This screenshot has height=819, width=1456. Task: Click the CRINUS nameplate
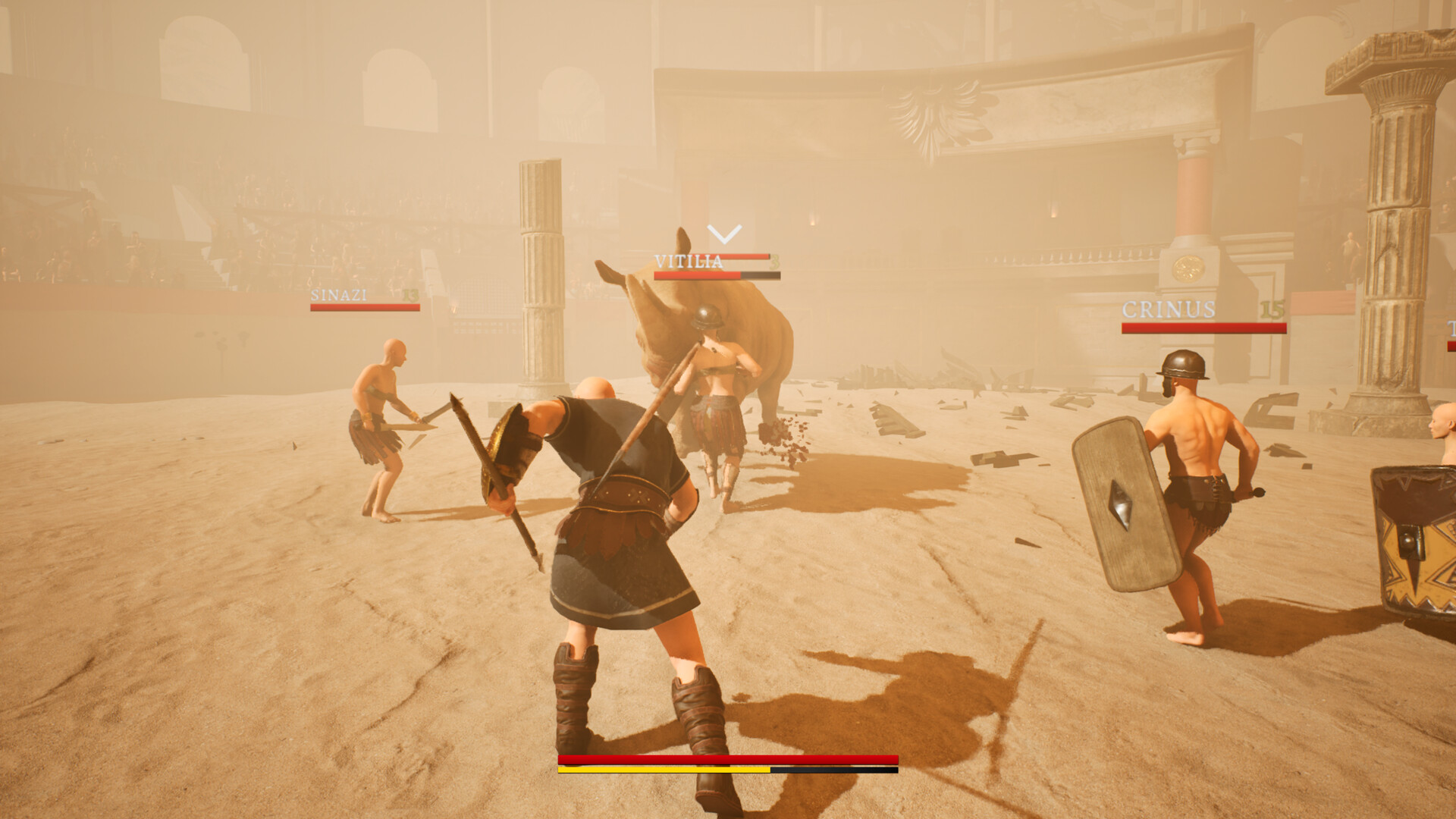(1168, 308)
